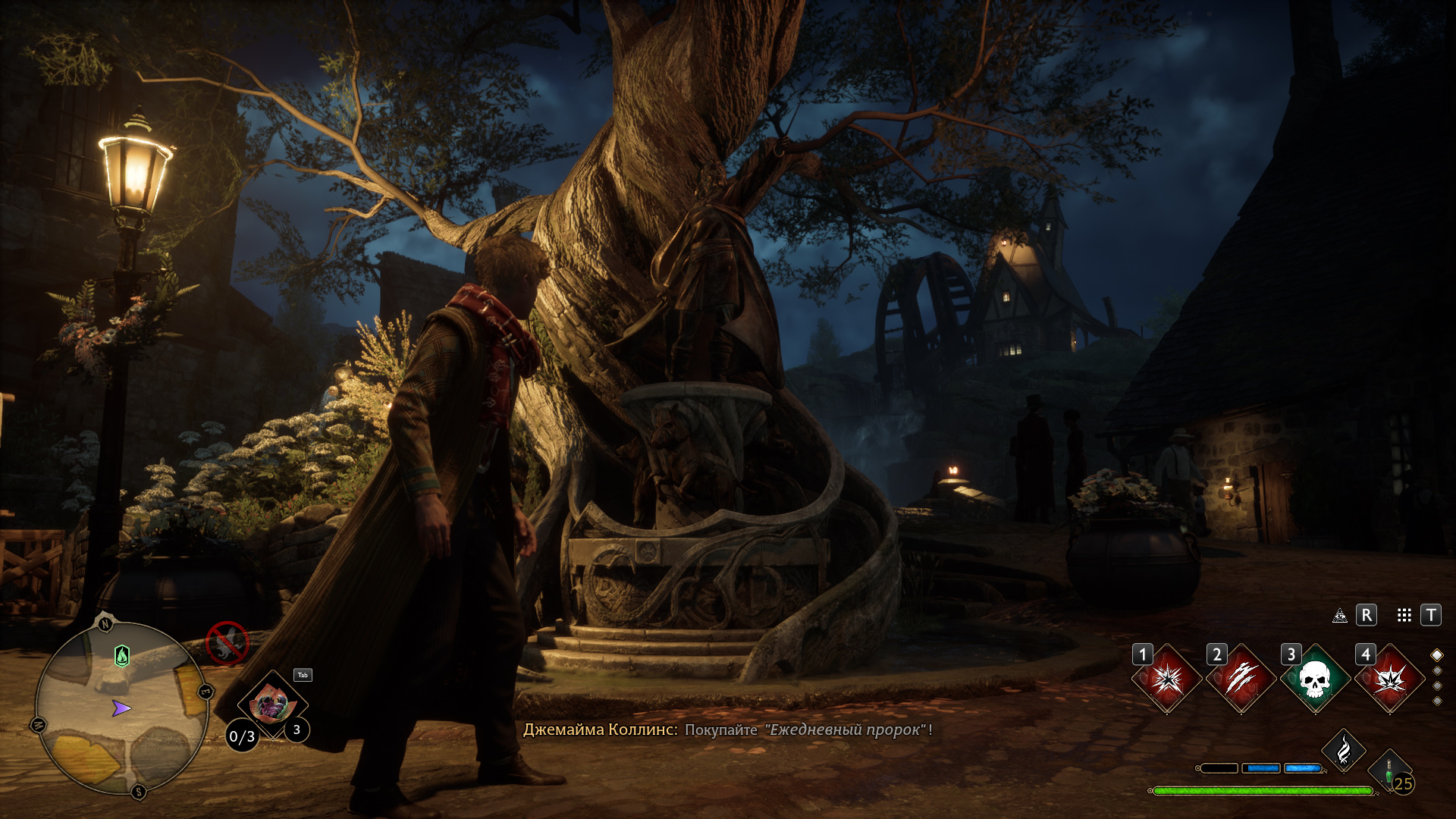This screenshot has width=1456, height=819.
Task: Click the green Floo flame marker on minimap
Action: (x=122, y=655)
